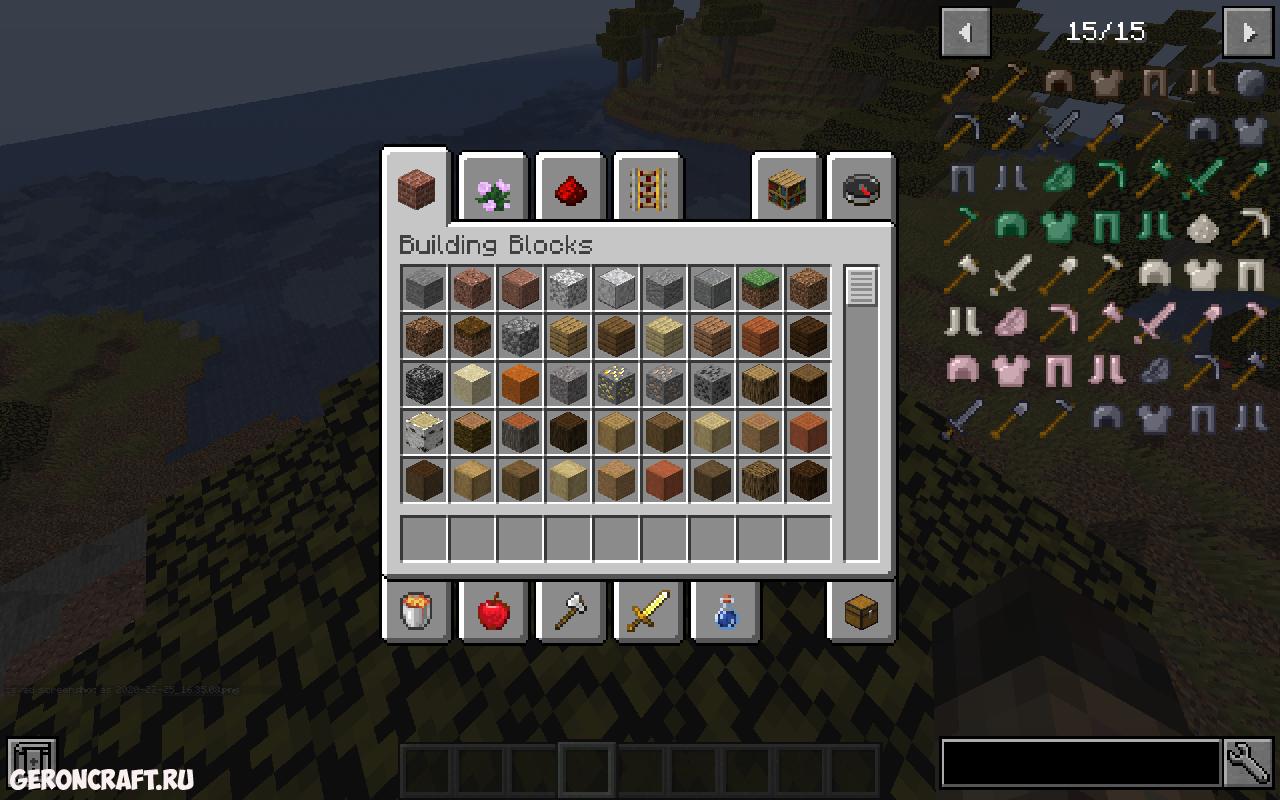Click the creative inventory scrollbar handle
1280x800 pixels.
[x=861, y=287]
